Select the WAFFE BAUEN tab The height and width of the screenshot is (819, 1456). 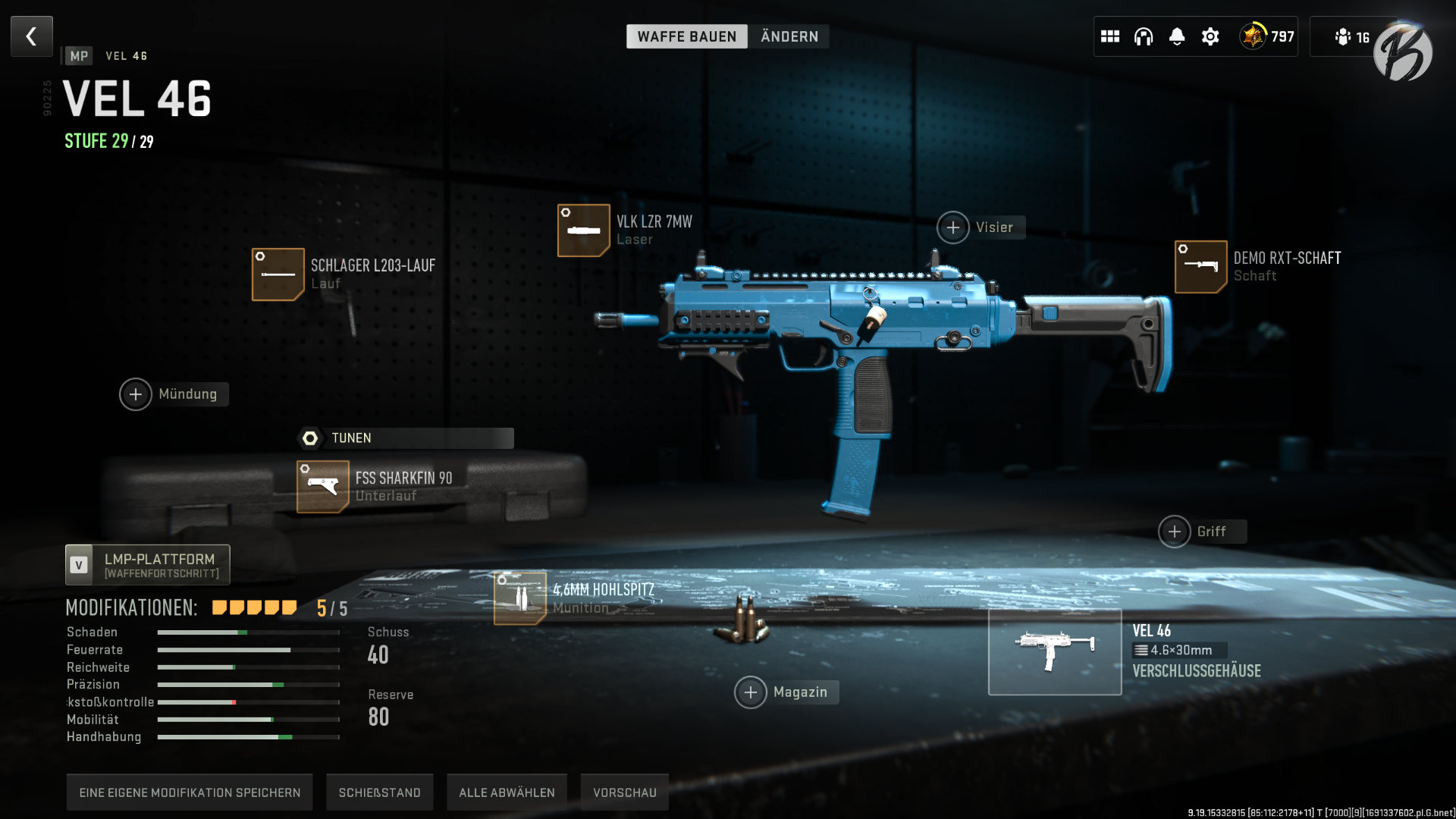[687, 36]
